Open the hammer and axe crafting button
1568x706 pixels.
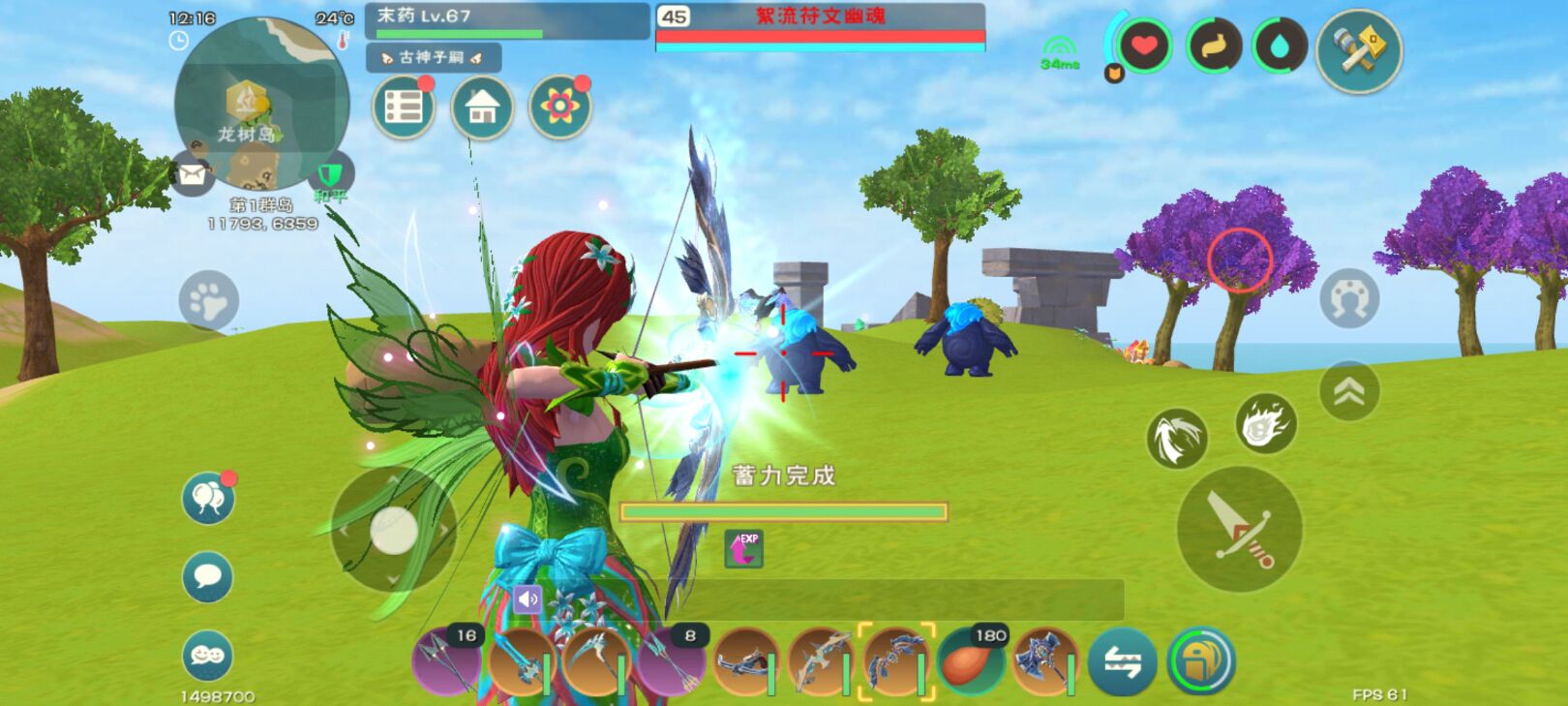coord(1358,49)
